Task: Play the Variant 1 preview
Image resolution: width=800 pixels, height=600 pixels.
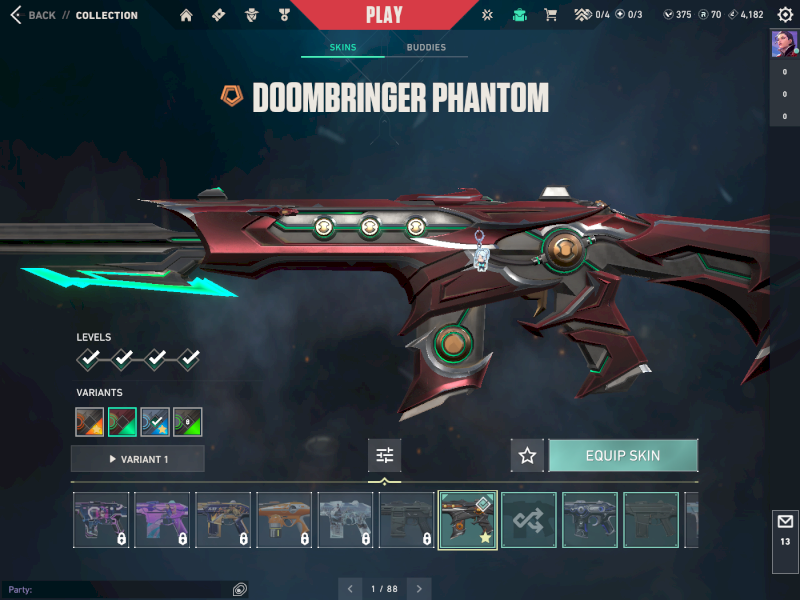Action: tap(138, 459)
